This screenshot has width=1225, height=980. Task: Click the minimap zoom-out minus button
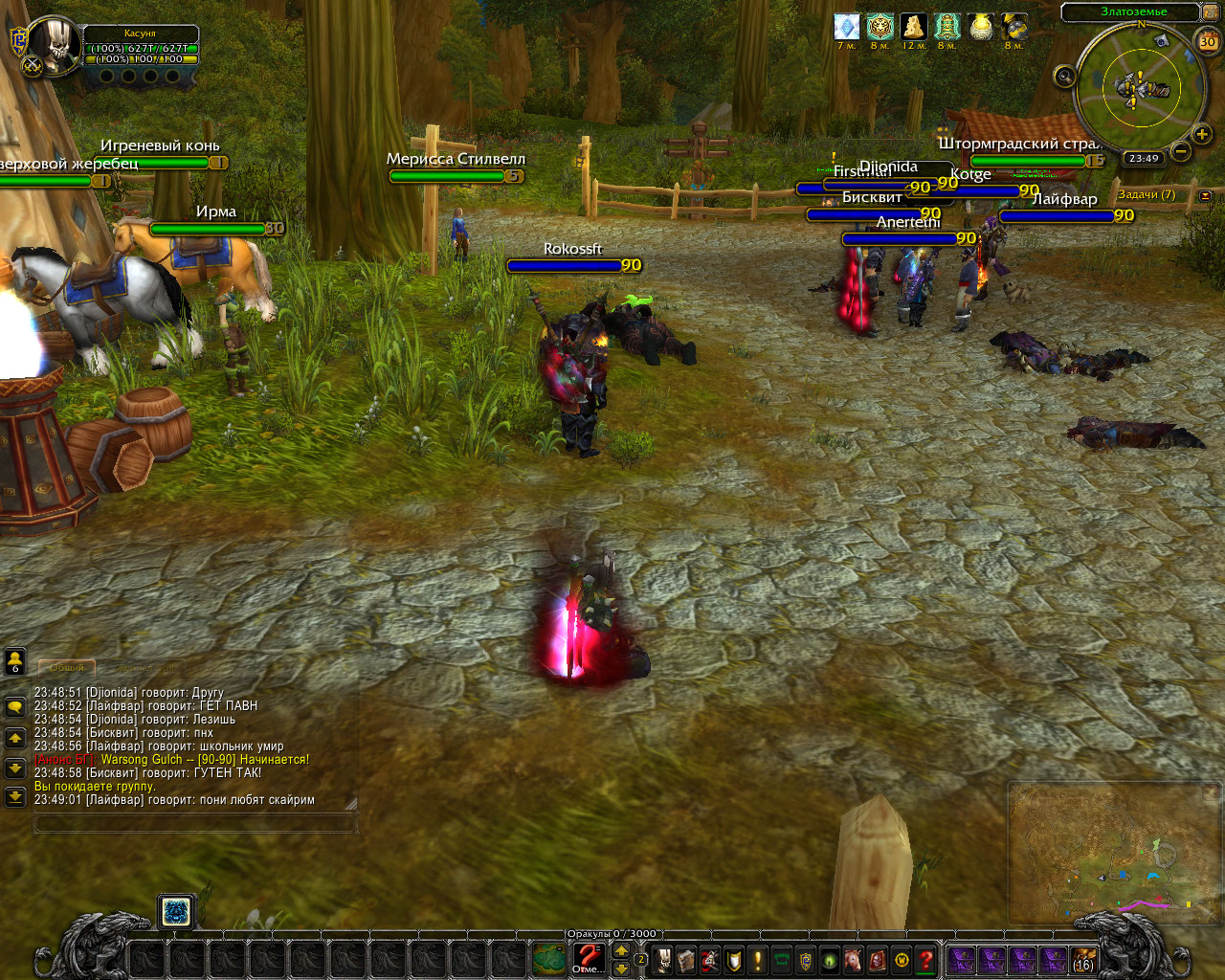point(1181,150)
